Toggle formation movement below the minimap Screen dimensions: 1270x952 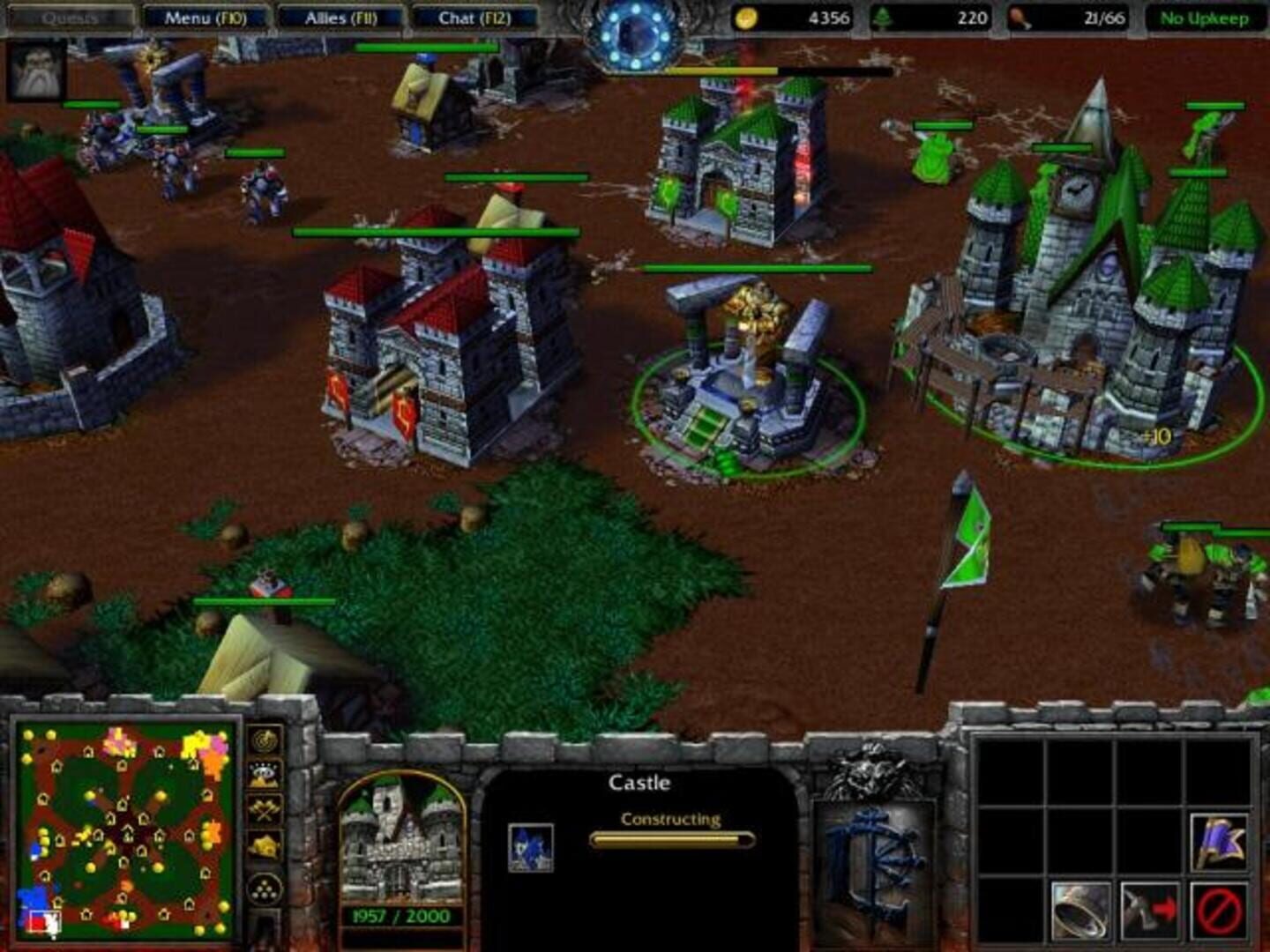click(x=263, y=888)
